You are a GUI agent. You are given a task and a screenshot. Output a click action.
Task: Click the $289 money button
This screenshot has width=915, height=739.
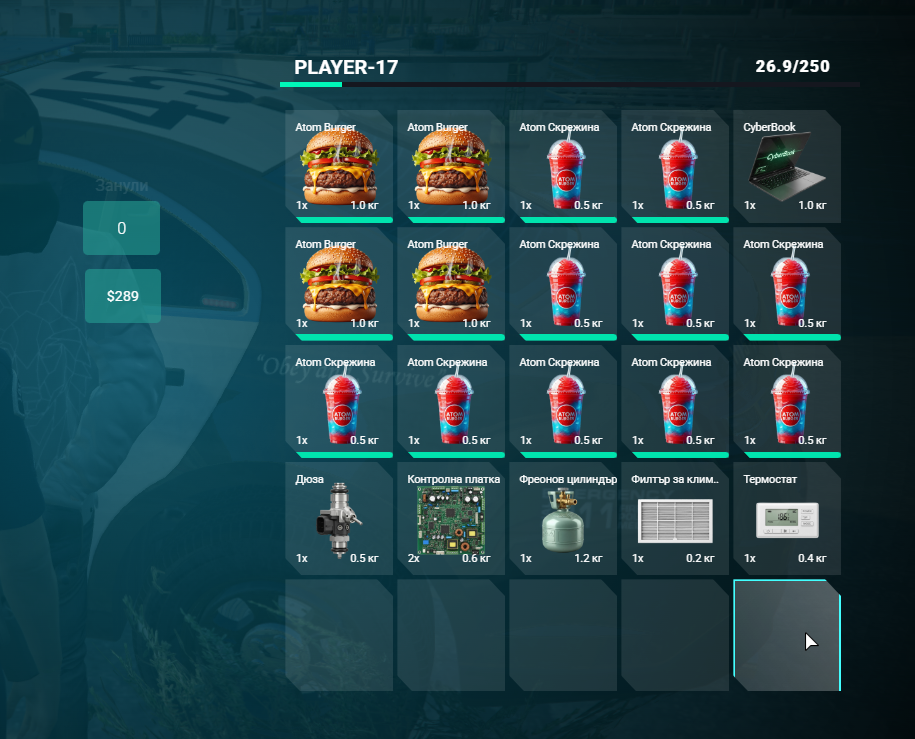[122, 296]
